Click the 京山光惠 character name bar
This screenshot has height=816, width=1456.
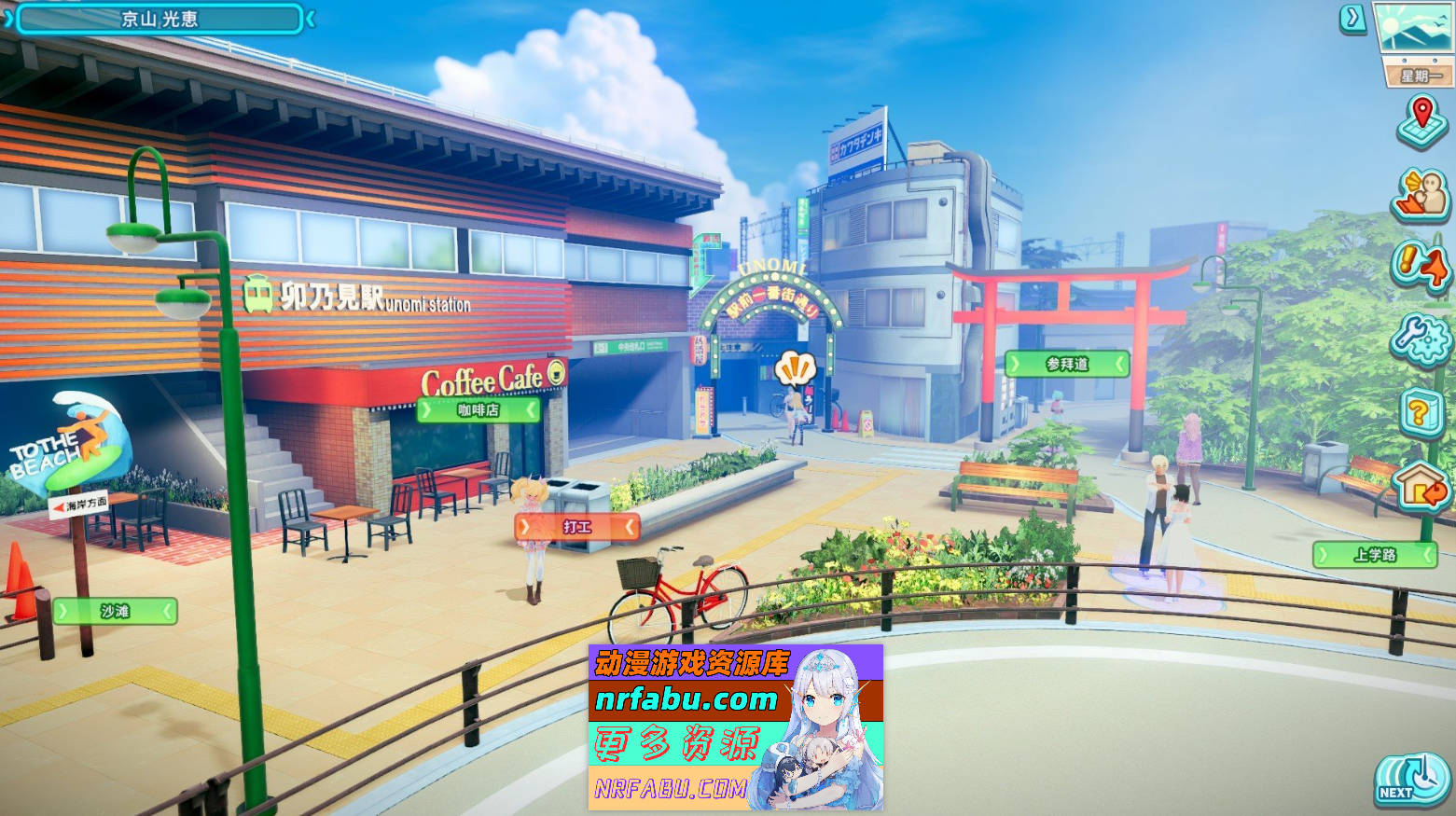pos(159,18)
